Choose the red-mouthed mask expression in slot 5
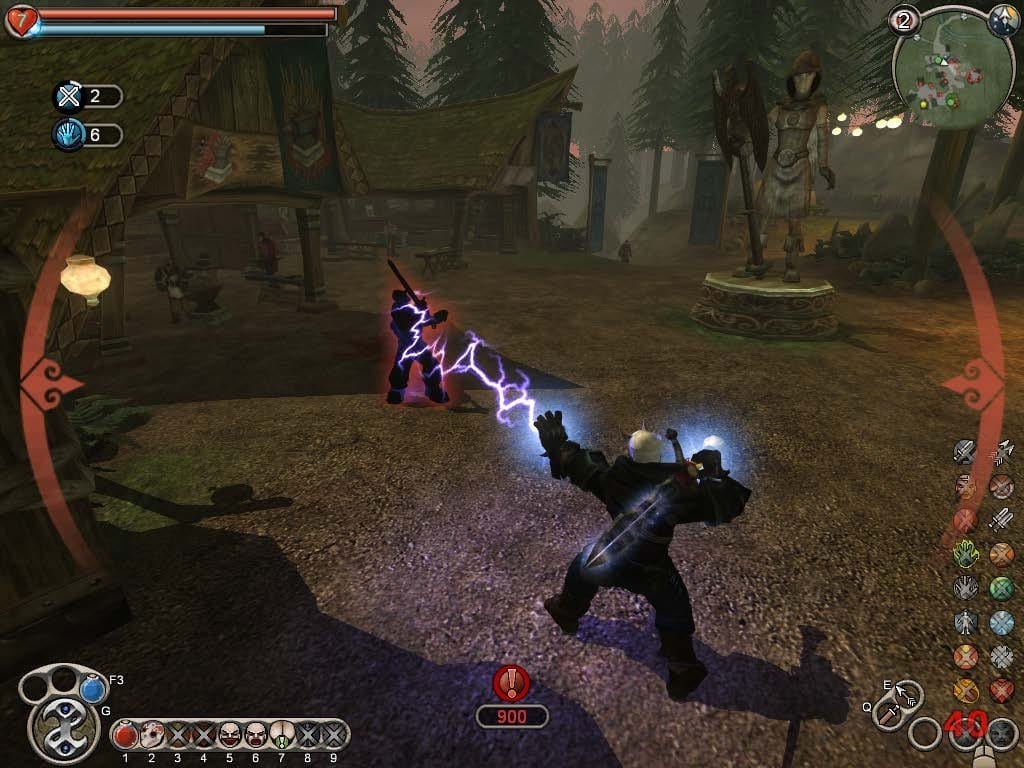The image size is (1024, 768). 230,735
